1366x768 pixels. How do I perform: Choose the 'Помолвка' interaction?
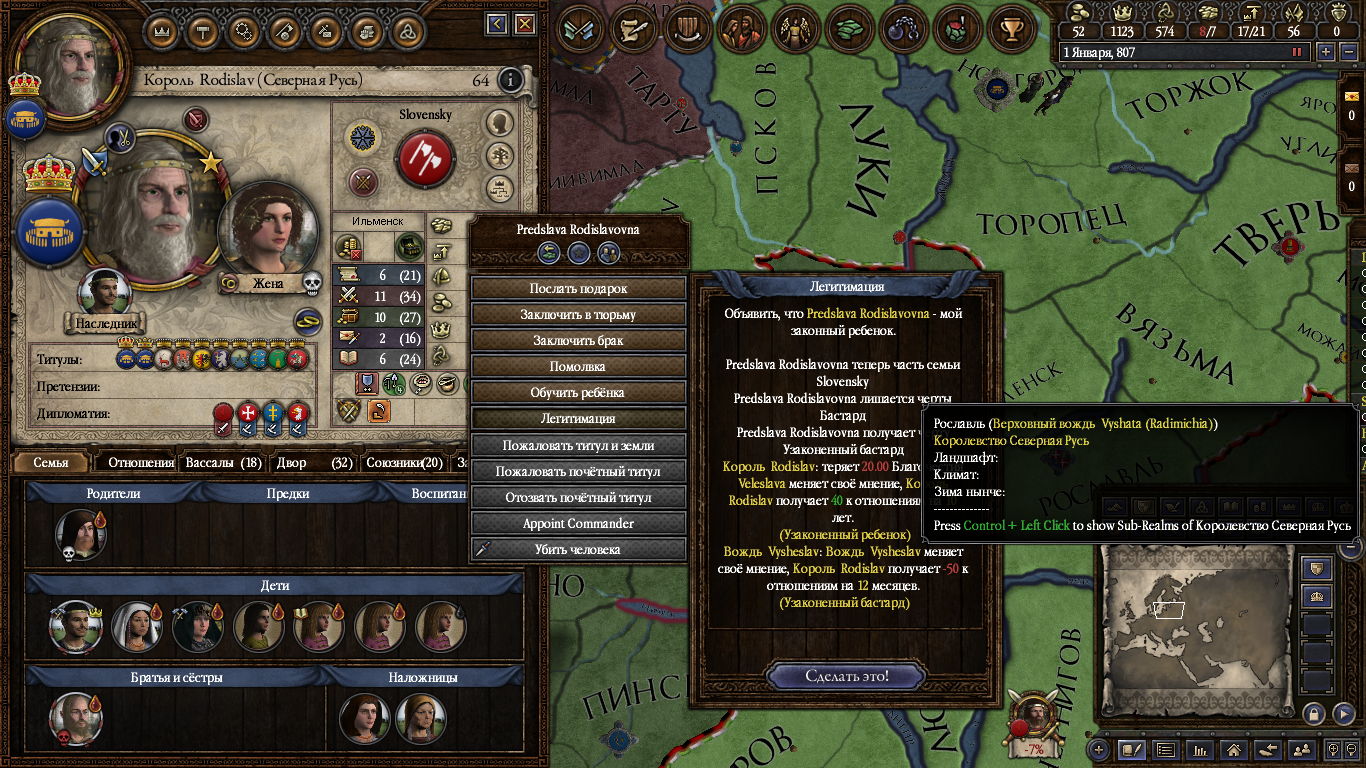[578, 366]
